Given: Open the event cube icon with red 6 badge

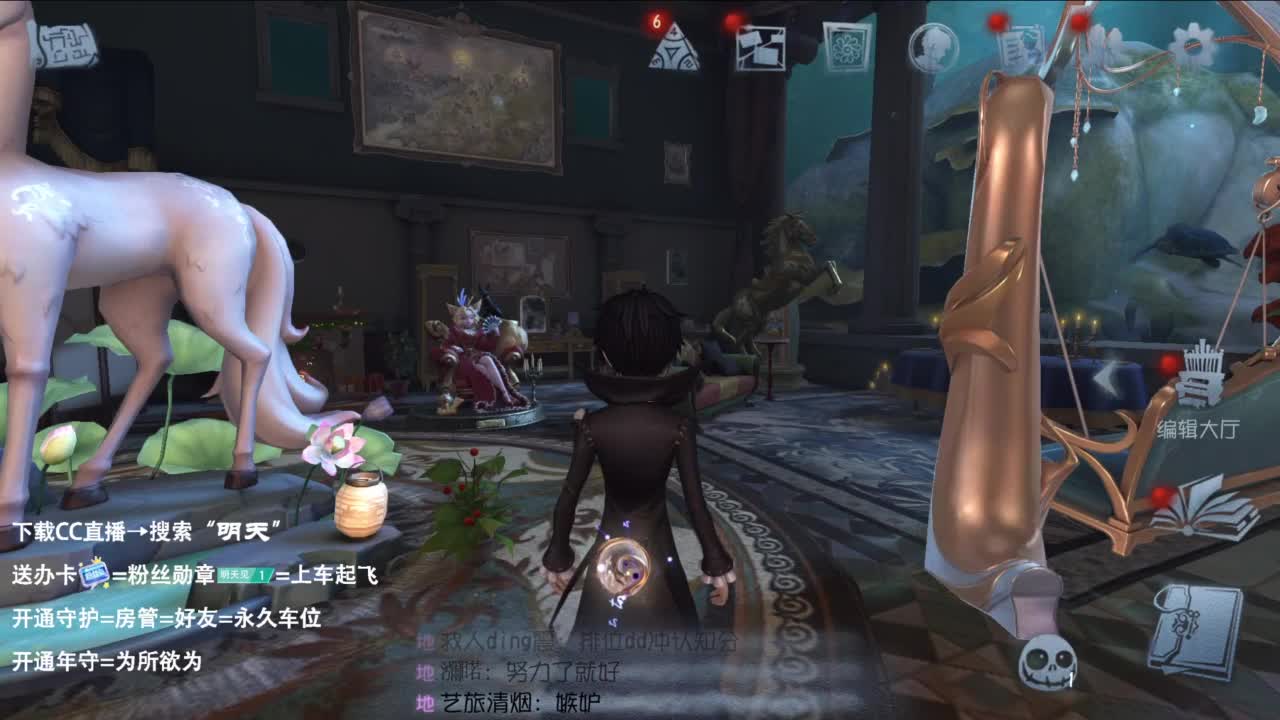Looking at the screenshot, I should [x=677, y=45].
